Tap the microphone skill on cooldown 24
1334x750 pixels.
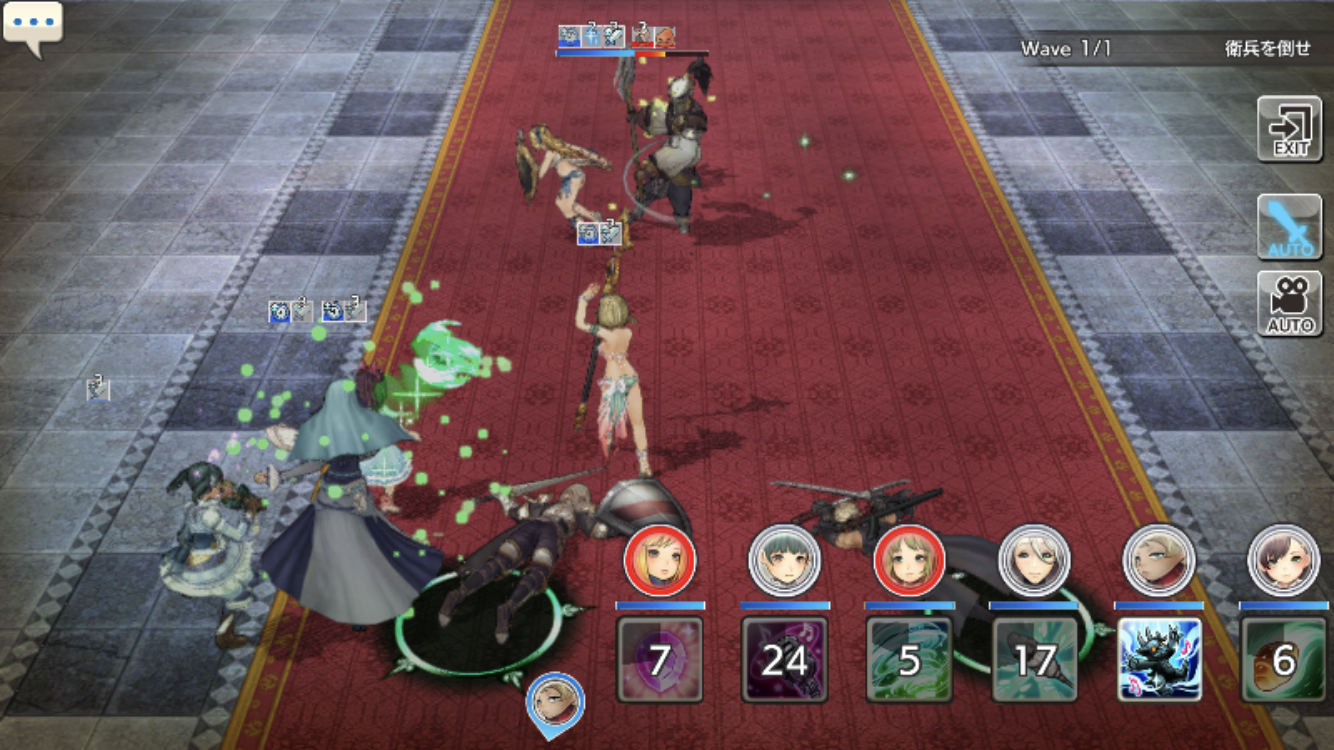(784, 658)
